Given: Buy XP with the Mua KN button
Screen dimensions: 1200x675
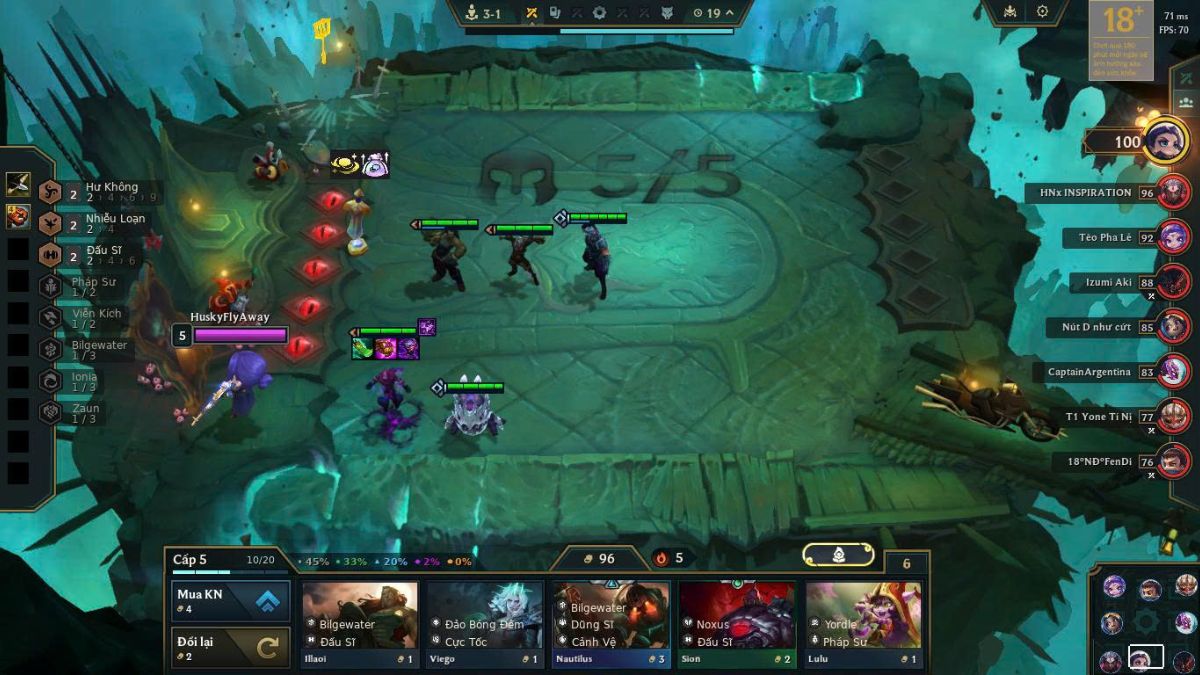Looking at the screenshot, I should click(231, 601).
